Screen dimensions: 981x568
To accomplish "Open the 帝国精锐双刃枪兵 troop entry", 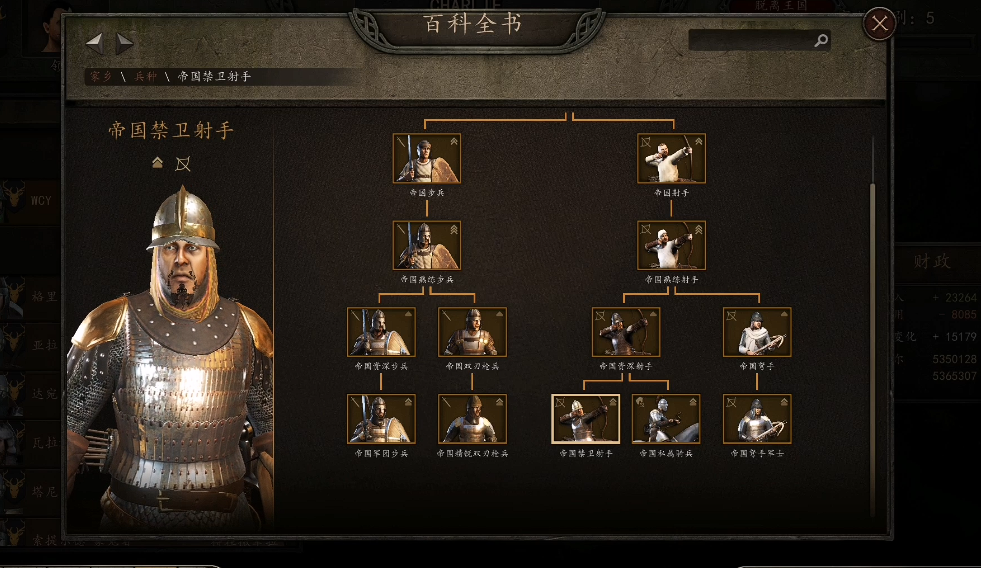I will pos(472,419).
